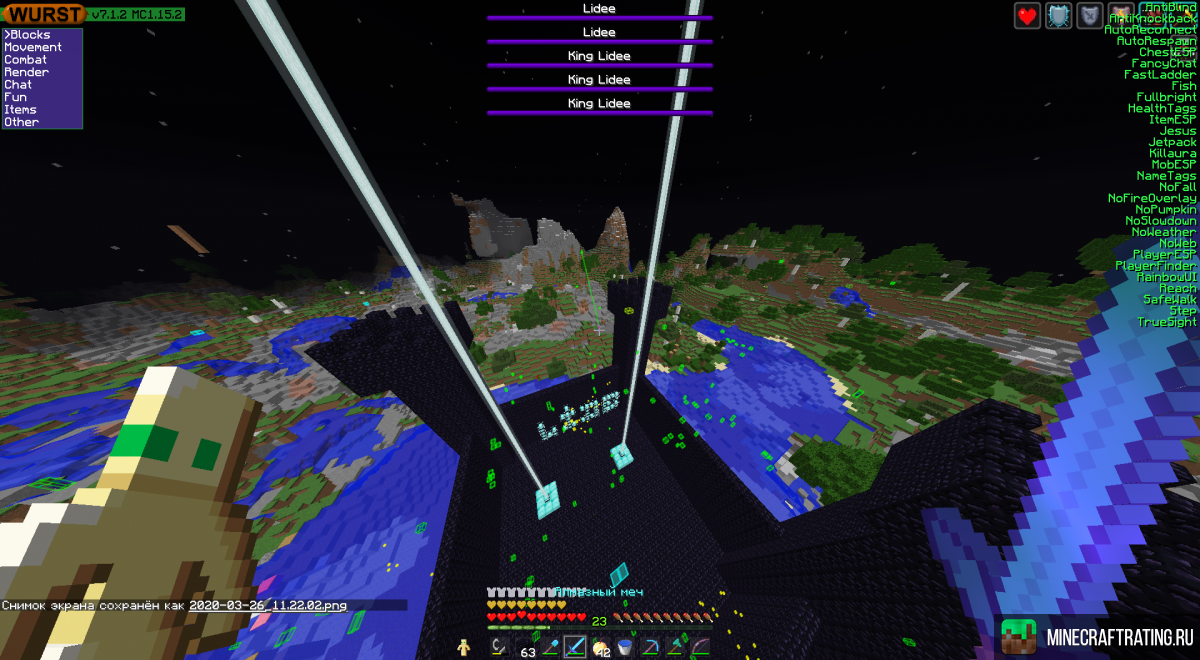Select the Fun category
The height and width of the screenshot is (660, 1200).
[x=16, y=97]
